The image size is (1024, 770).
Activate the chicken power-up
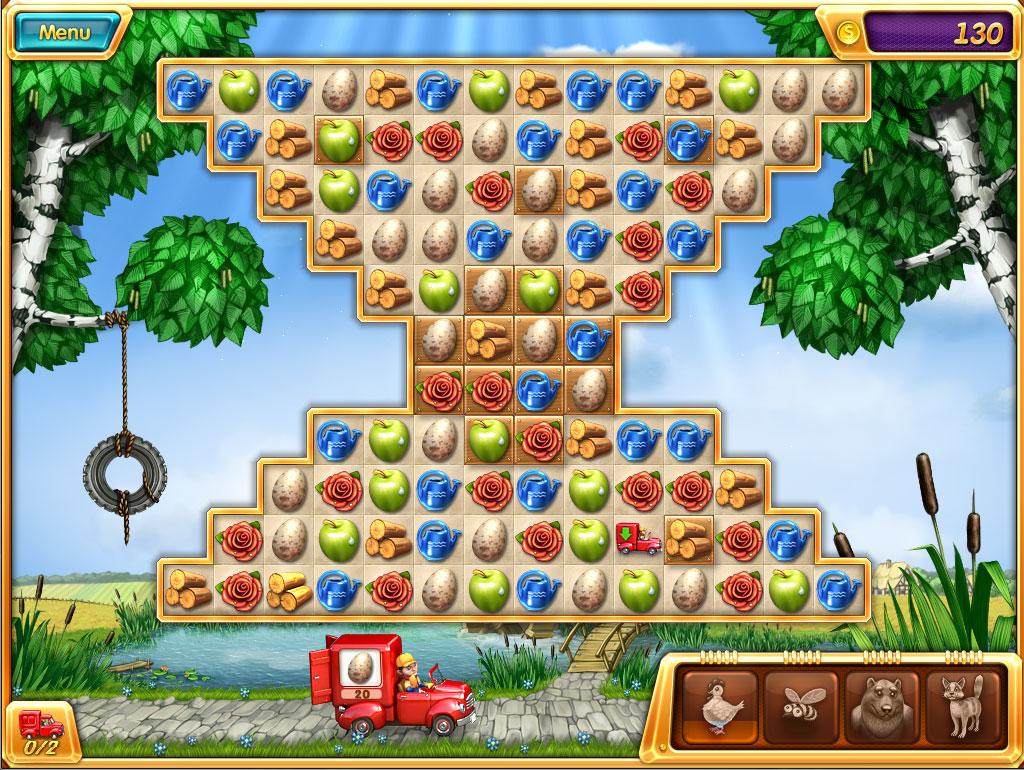coord(719,707)
